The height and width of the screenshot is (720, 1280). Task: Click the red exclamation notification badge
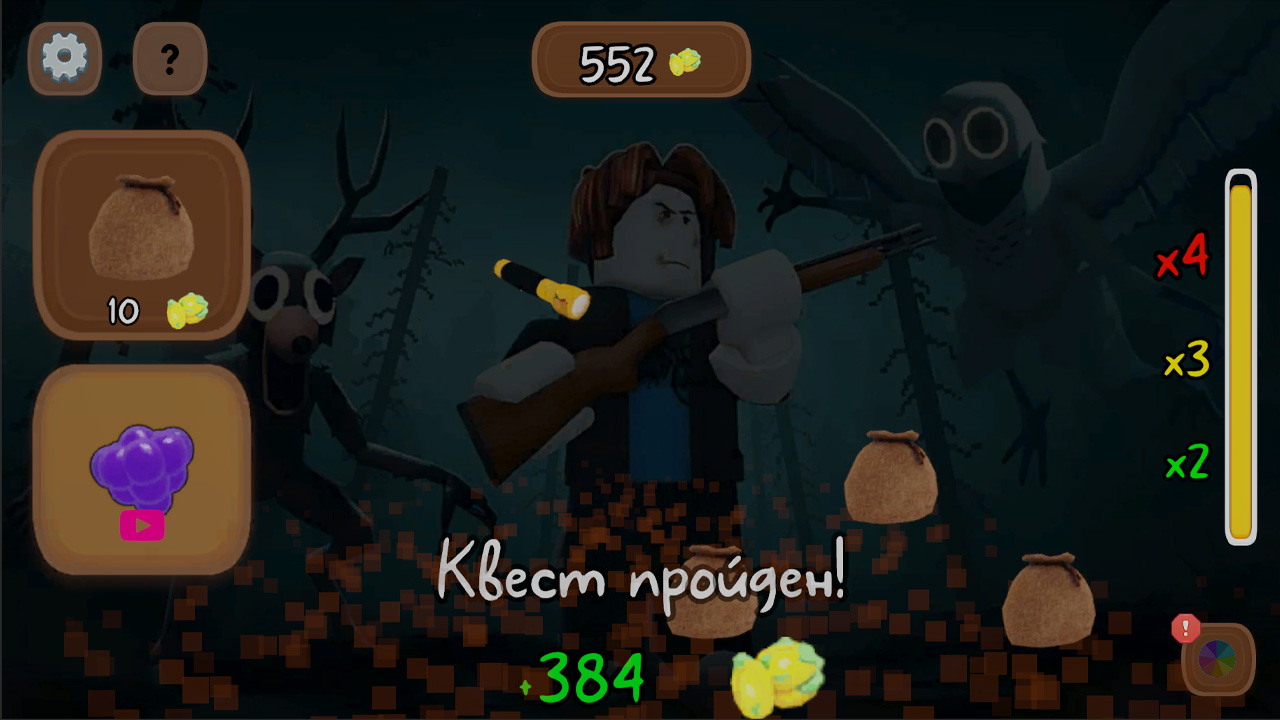(x=1185, y=629)
